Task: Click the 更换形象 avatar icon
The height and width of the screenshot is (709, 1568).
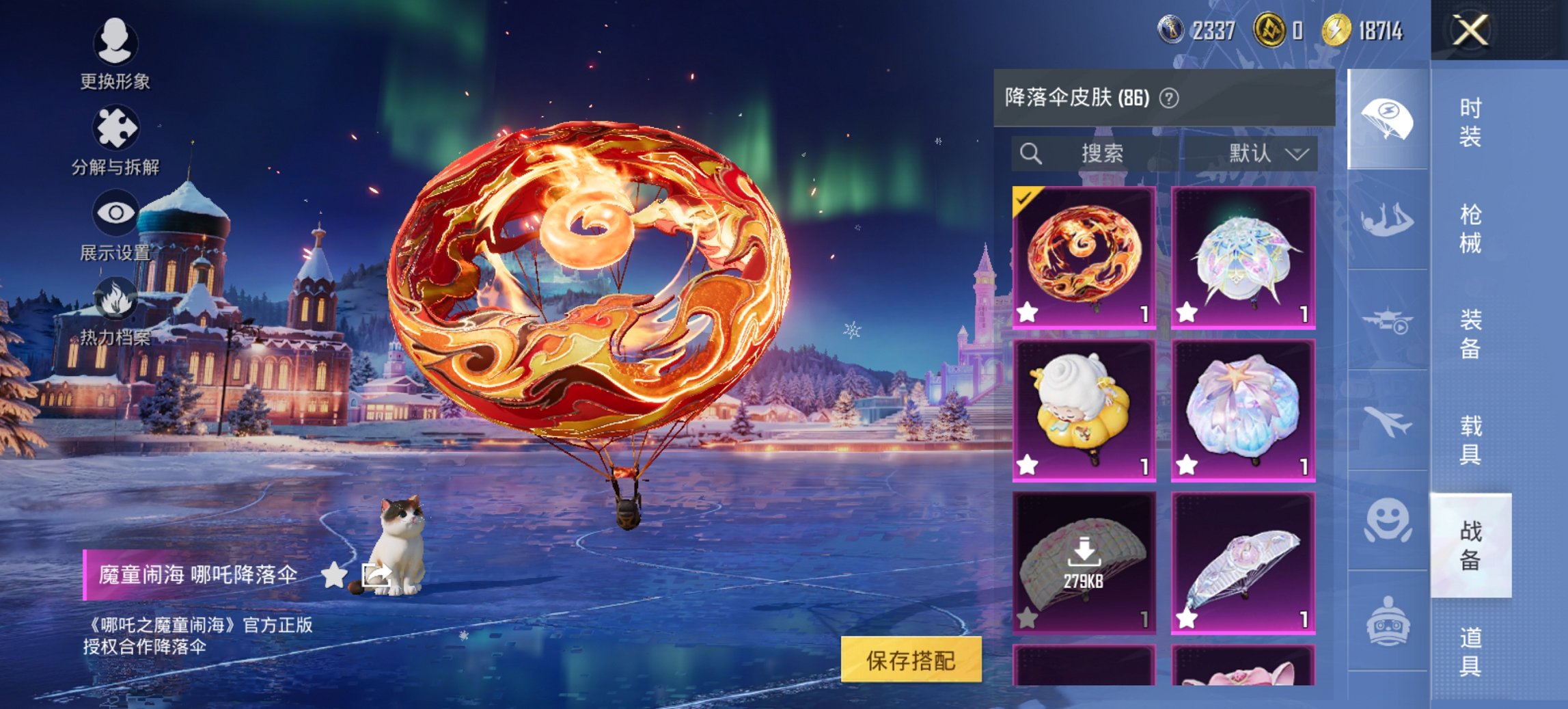Action: (x=116, y=42)
